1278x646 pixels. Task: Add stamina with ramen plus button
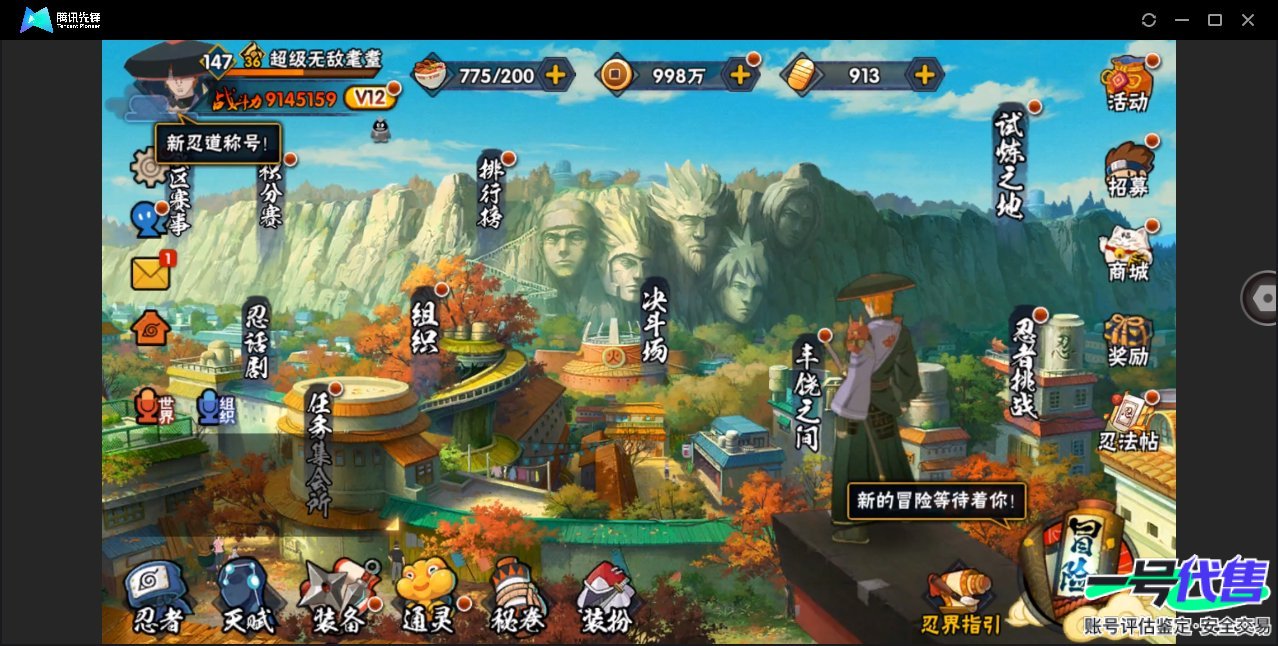pos(555,75)
